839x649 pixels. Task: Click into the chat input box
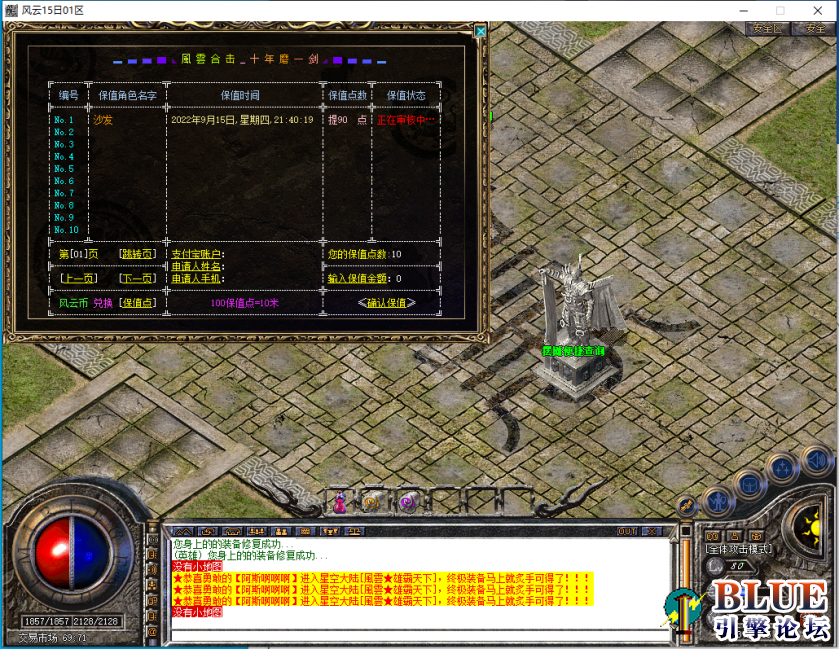[x=420, y=633]
